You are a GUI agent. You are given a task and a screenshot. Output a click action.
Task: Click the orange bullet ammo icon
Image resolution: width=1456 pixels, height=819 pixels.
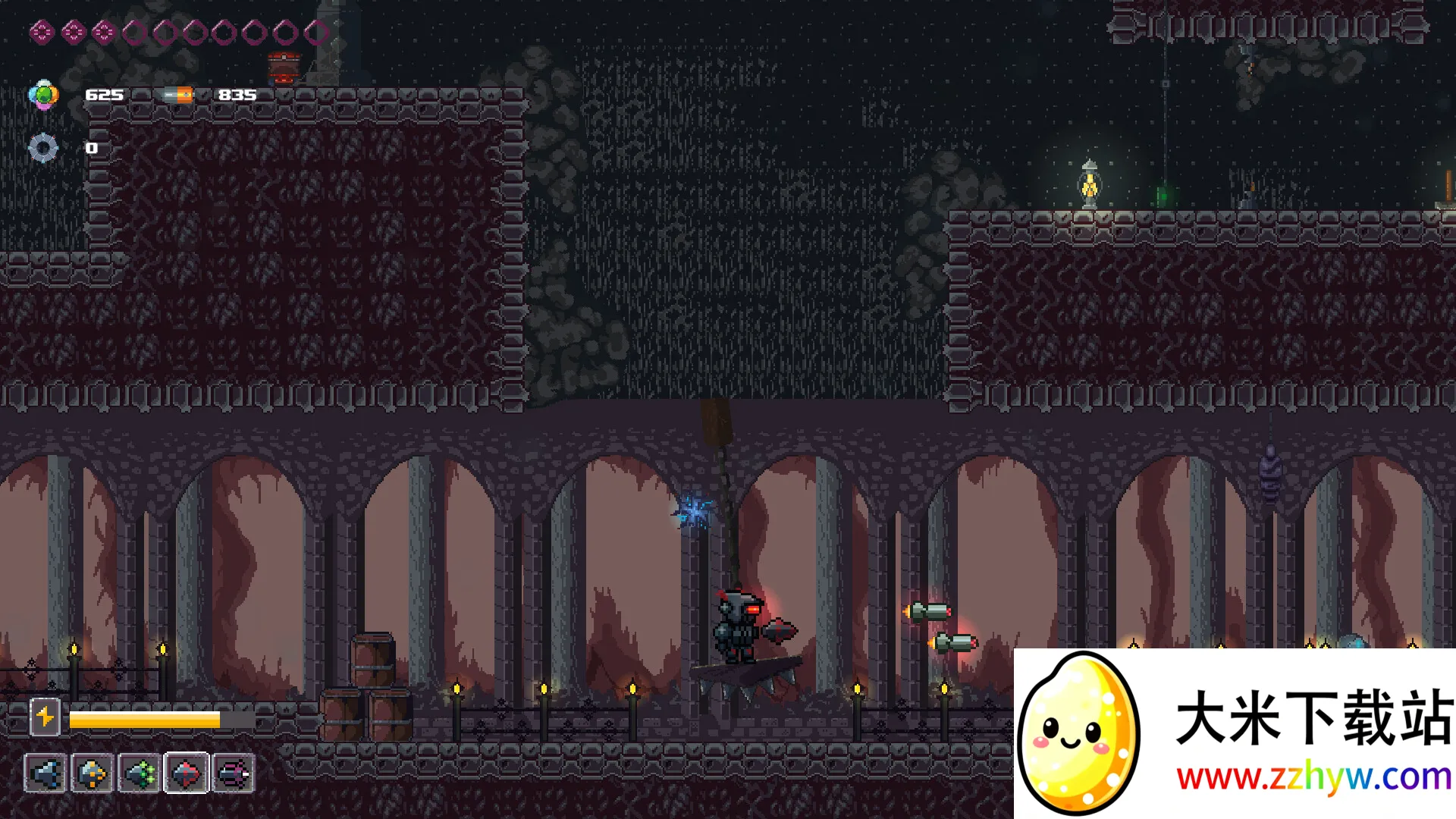[x=178, y=95]
